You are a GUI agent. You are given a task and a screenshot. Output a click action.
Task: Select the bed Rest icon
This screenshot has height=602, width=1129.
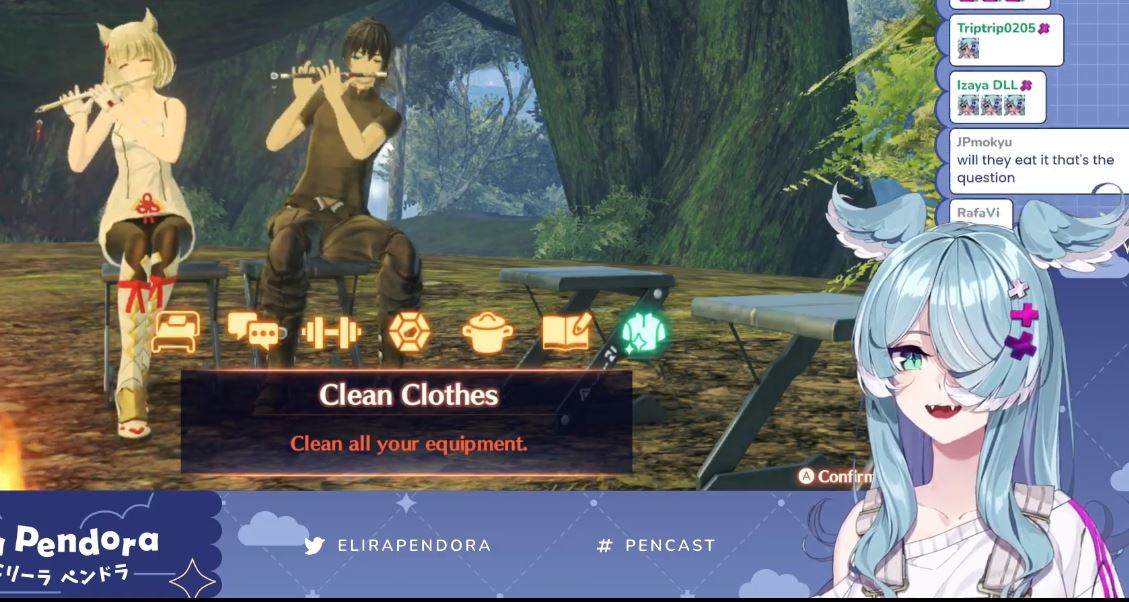(175, 332)
